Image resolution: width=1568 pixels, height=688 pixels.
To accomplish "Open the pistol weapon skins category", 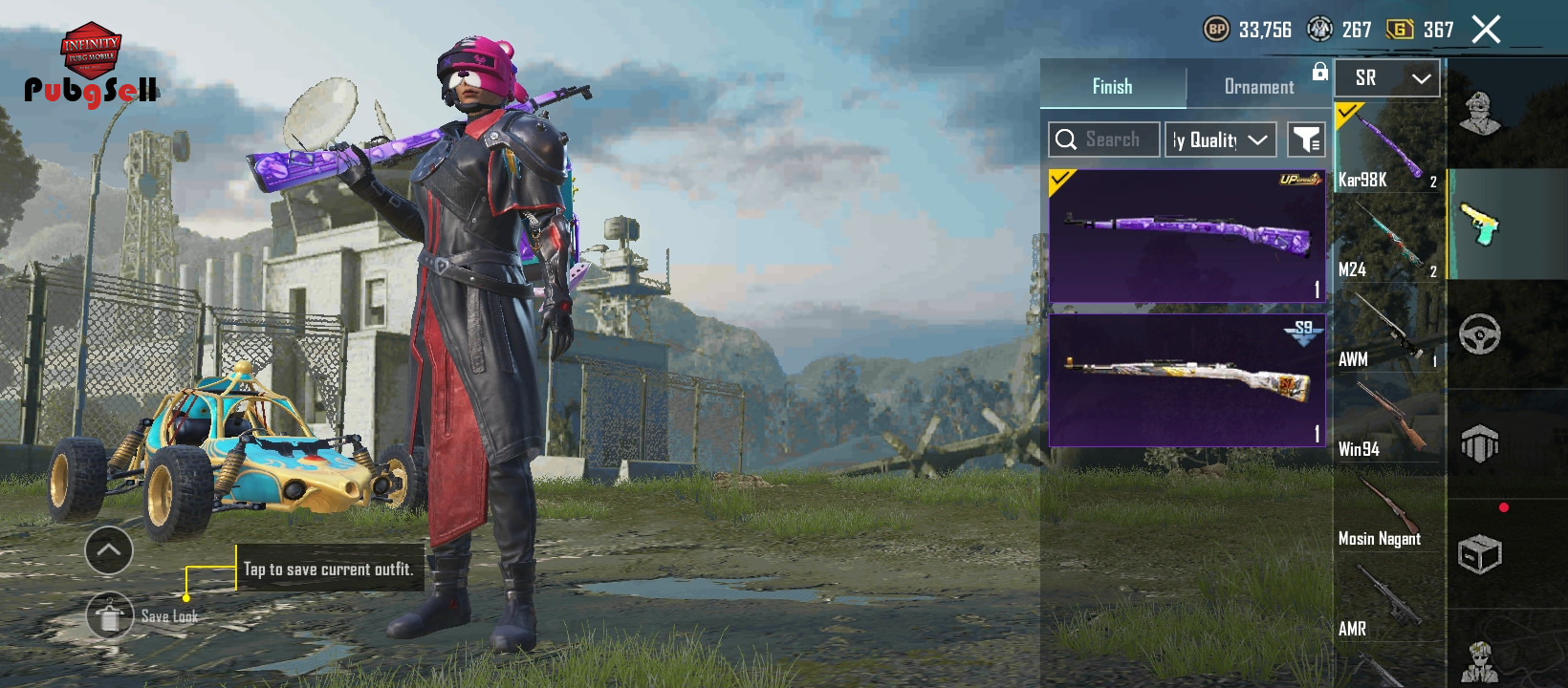I will [1479, 225].
